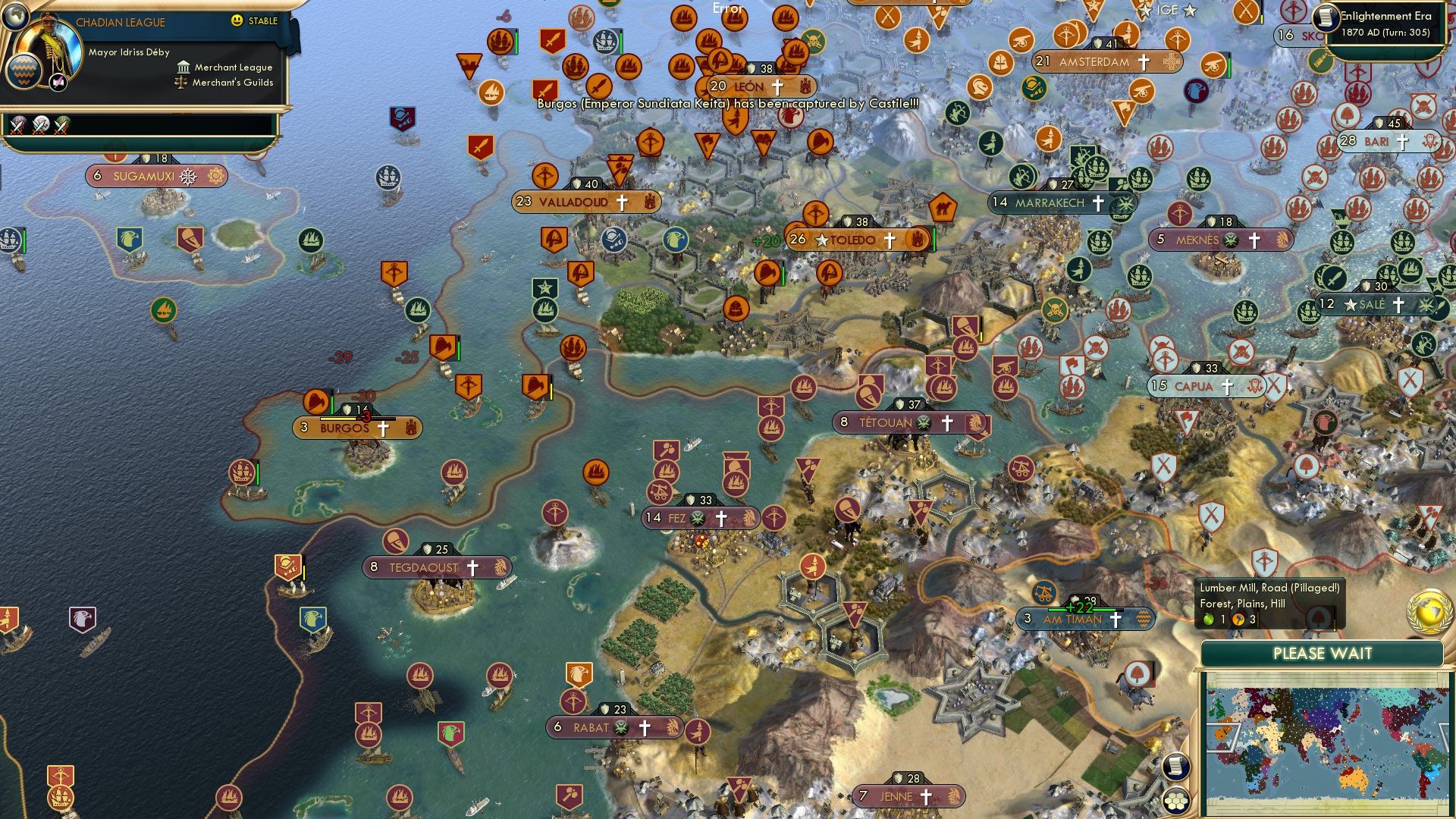The height and width of the screenshot is (819, 1456).
Task: Click the STABLE happiness smiley icon
Action: click(x=238, y=22)
